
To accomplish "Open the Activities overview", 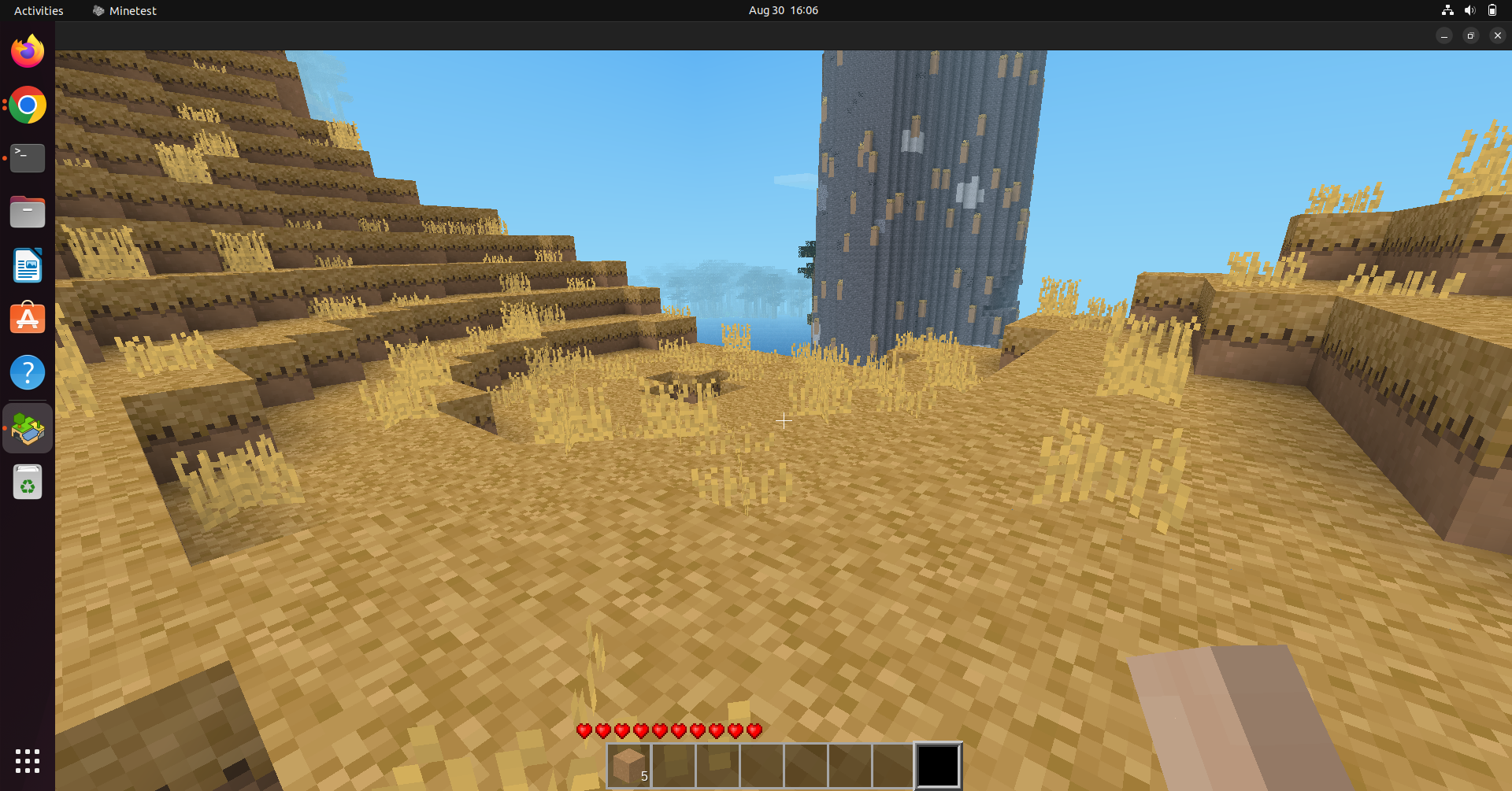I will (39, 10).
